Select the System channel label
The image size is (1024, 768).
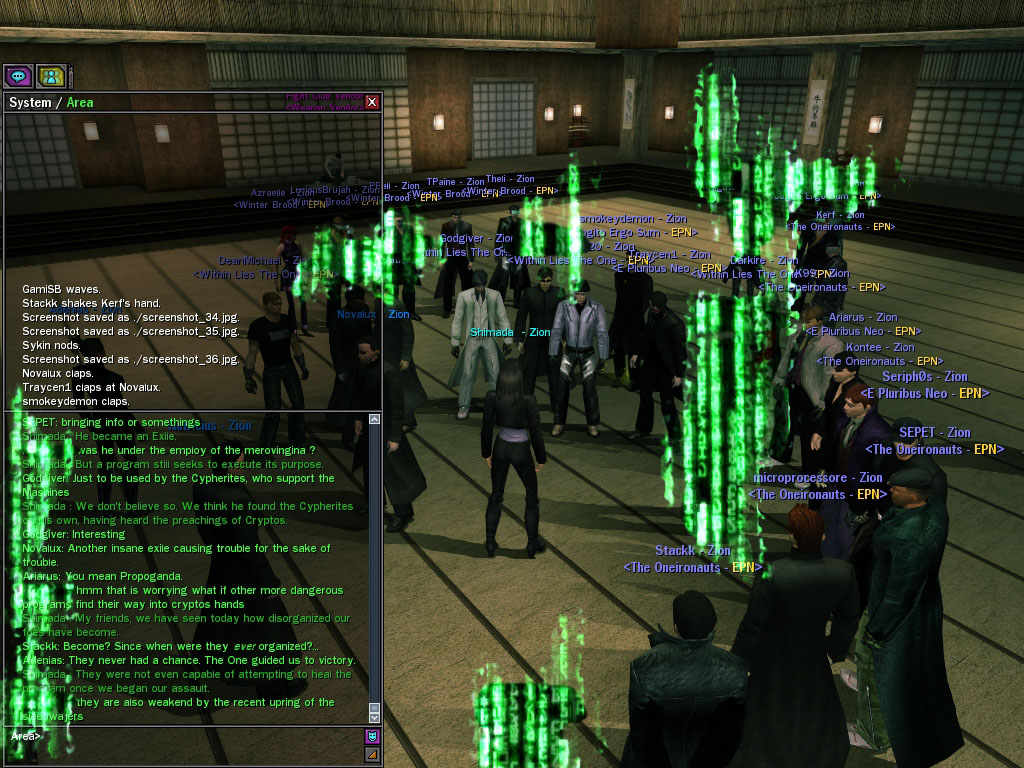pos(29,103)
